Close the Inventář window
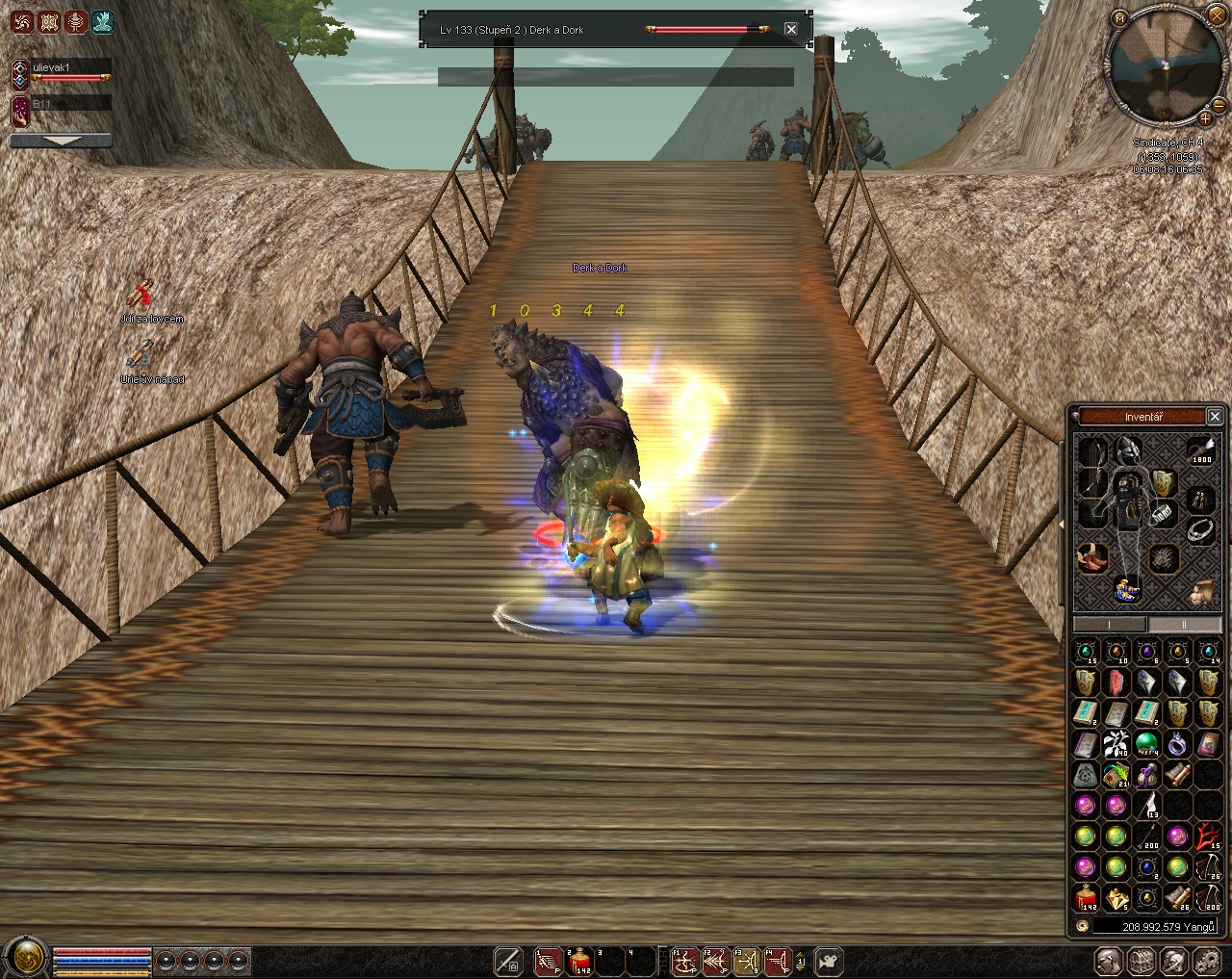Image resolution: width=1232 pixels, height=979 pixels. tap(1215, 416)
